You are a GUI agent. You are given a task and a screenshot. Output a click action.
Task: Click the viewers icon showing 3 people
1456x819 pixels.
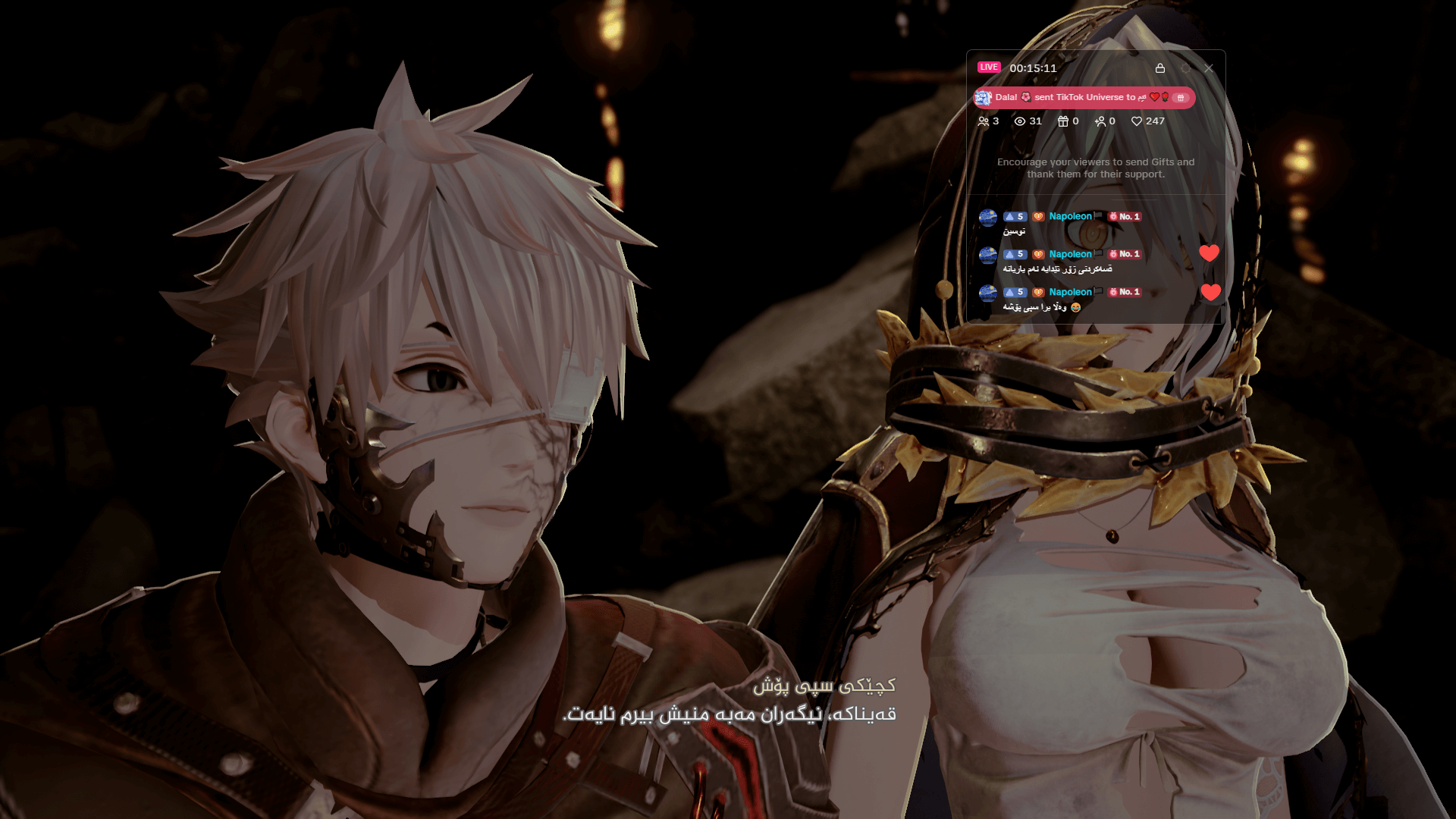click(984, 121)
